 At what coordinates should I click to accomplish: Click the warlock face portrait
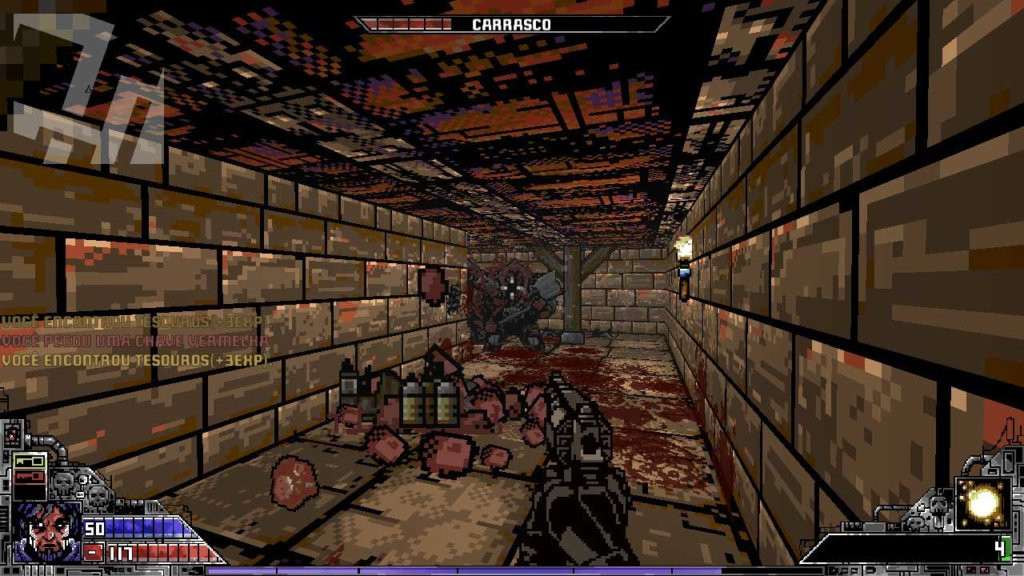(x=46, y=532)
